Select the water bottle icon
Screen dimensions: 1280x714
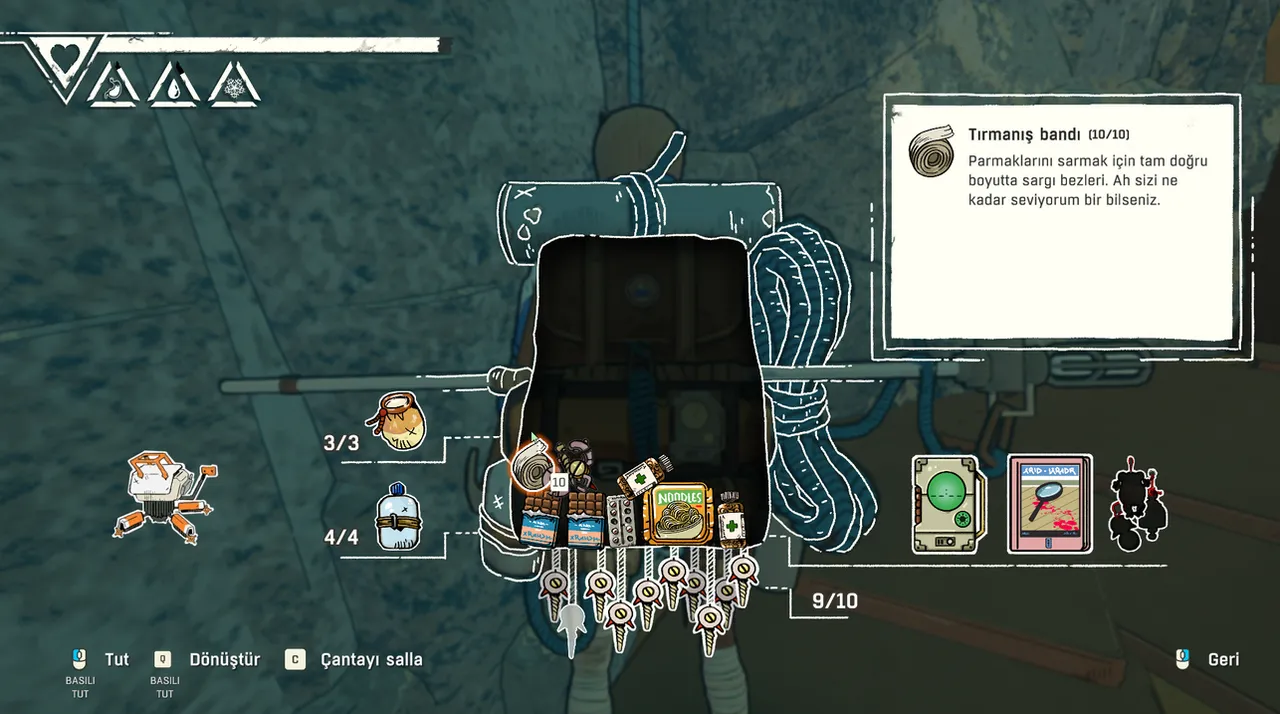click(x=397, y=517)
